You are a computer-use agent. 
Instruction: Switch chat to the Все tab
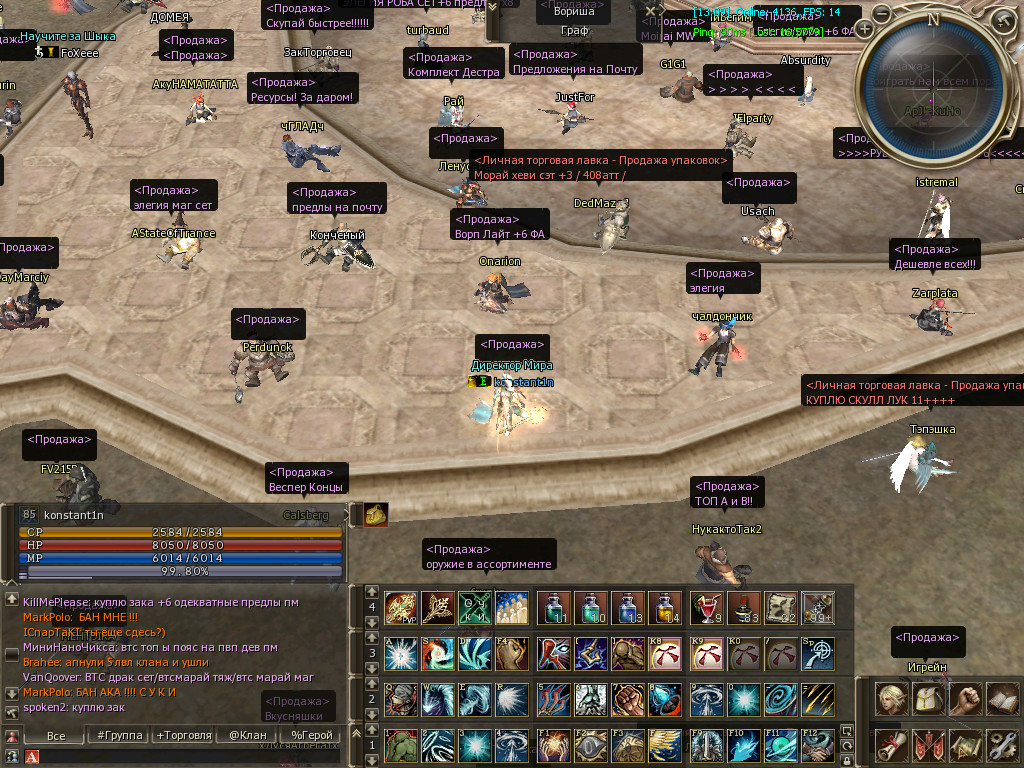pos(56,736)
